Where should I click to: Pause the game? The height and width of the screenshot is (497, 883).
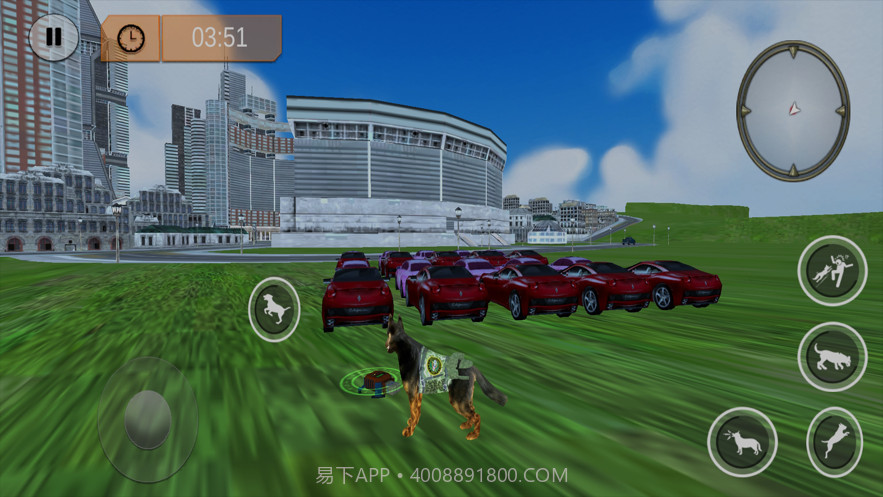pyautogui.click(x=54, y=38)
